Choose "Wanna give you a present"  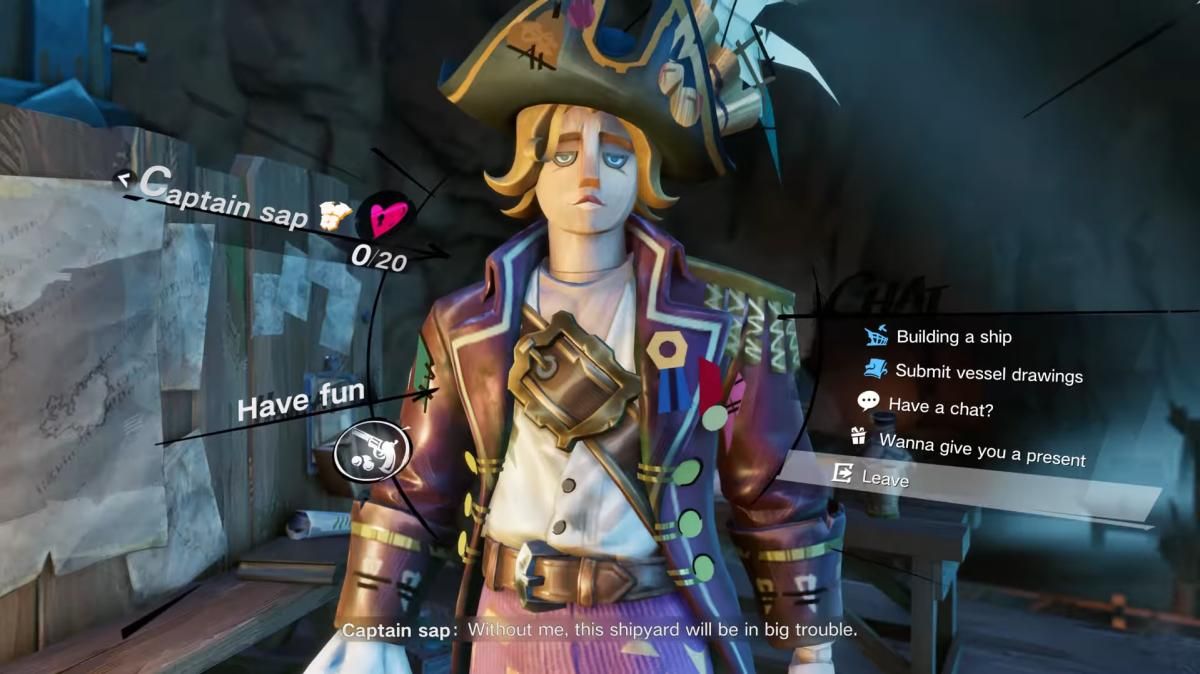981,448
